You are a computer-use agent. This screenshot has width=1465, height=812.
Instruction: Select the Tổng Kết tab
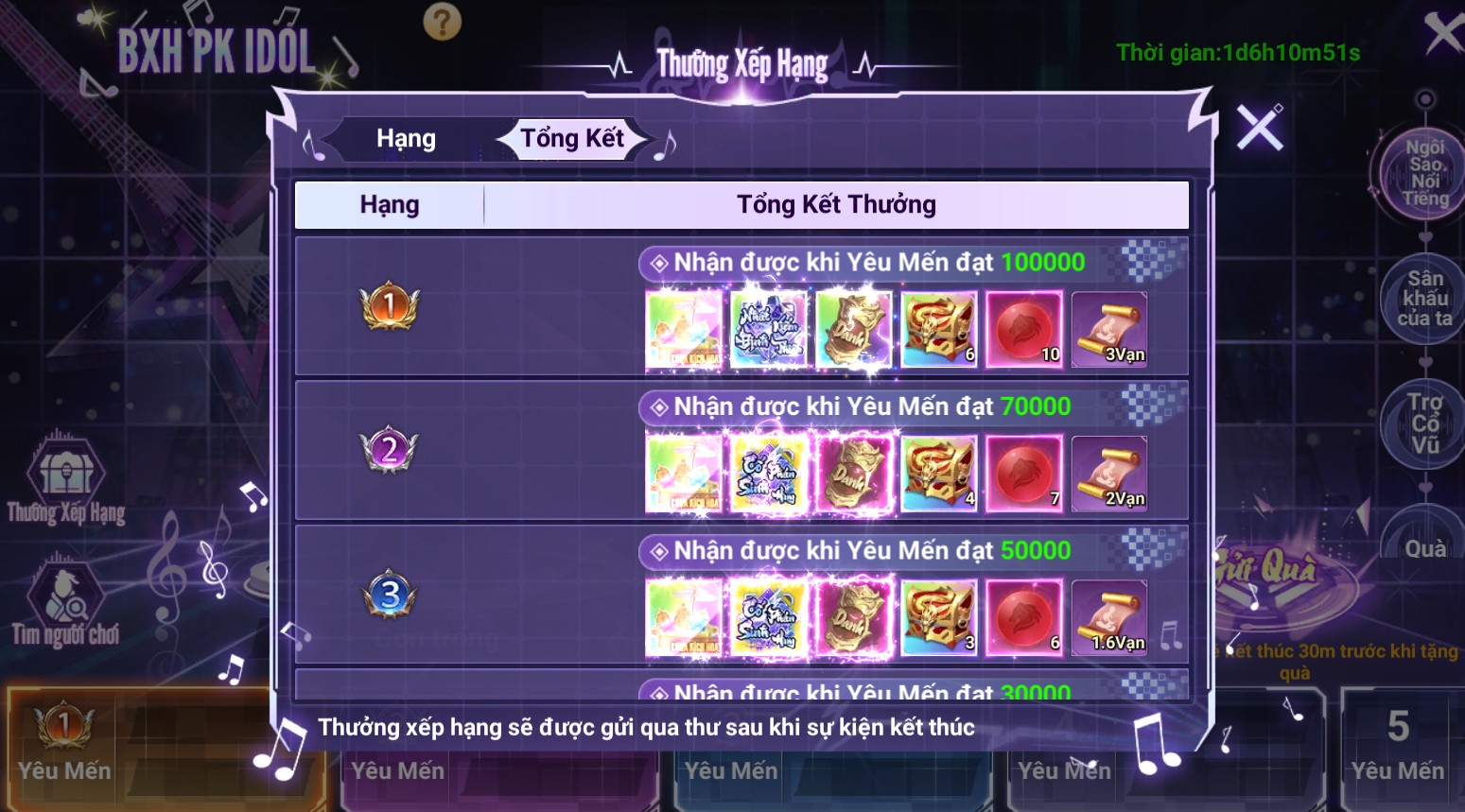(572, 139)
